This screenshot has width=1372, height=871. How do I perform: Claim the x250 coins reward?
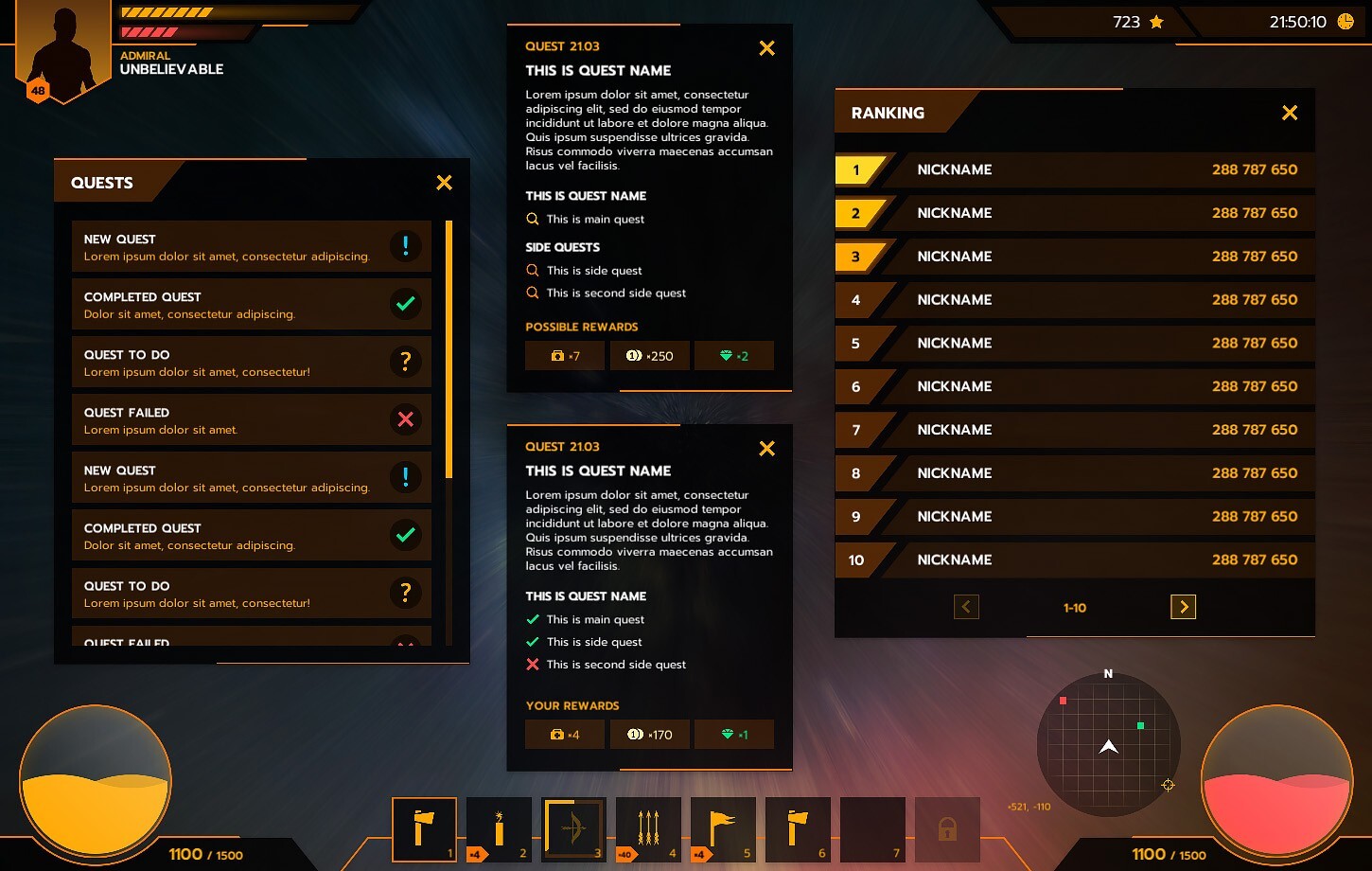pyautogui.click(x=649, y=355)
